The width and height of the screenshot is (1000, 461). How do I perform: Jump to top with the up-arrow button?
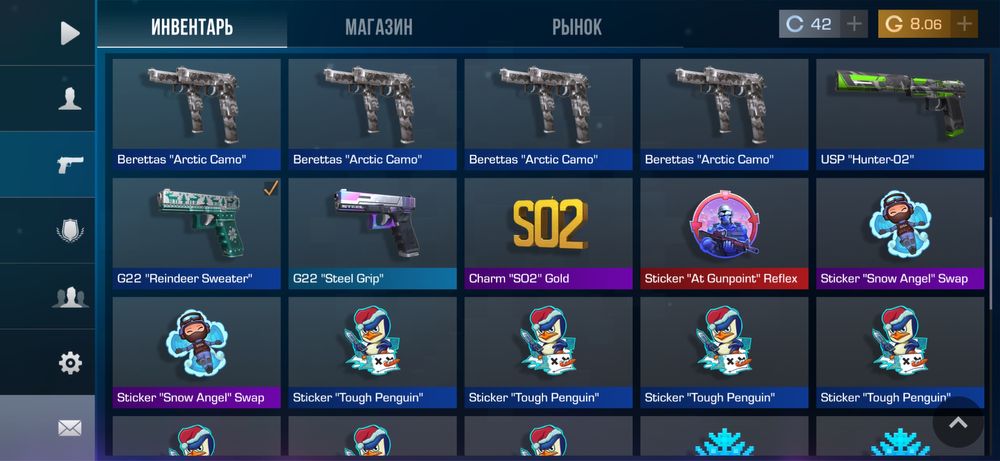(958, 423)
